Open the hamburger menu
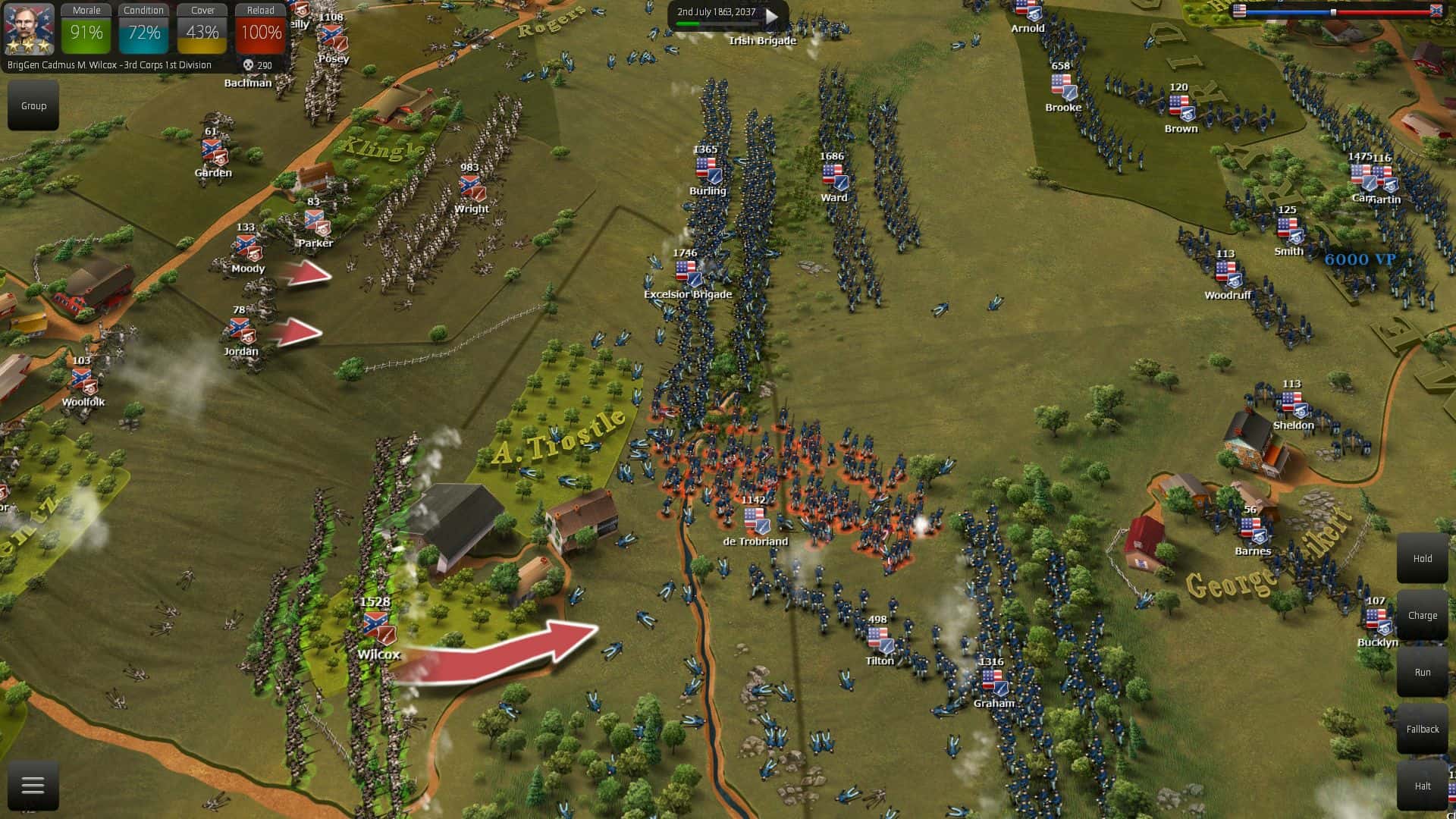 [33, 786]
